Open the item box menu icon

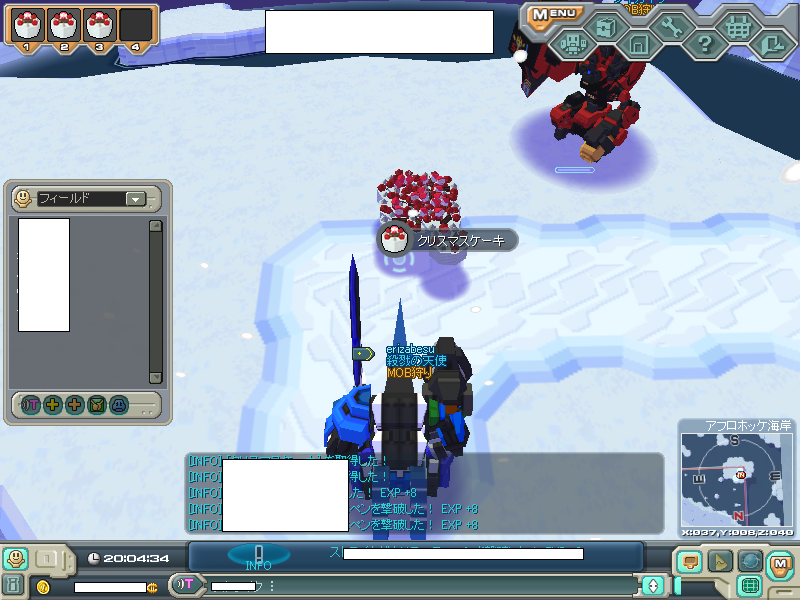pyautogui.click(x=605, y=27)
